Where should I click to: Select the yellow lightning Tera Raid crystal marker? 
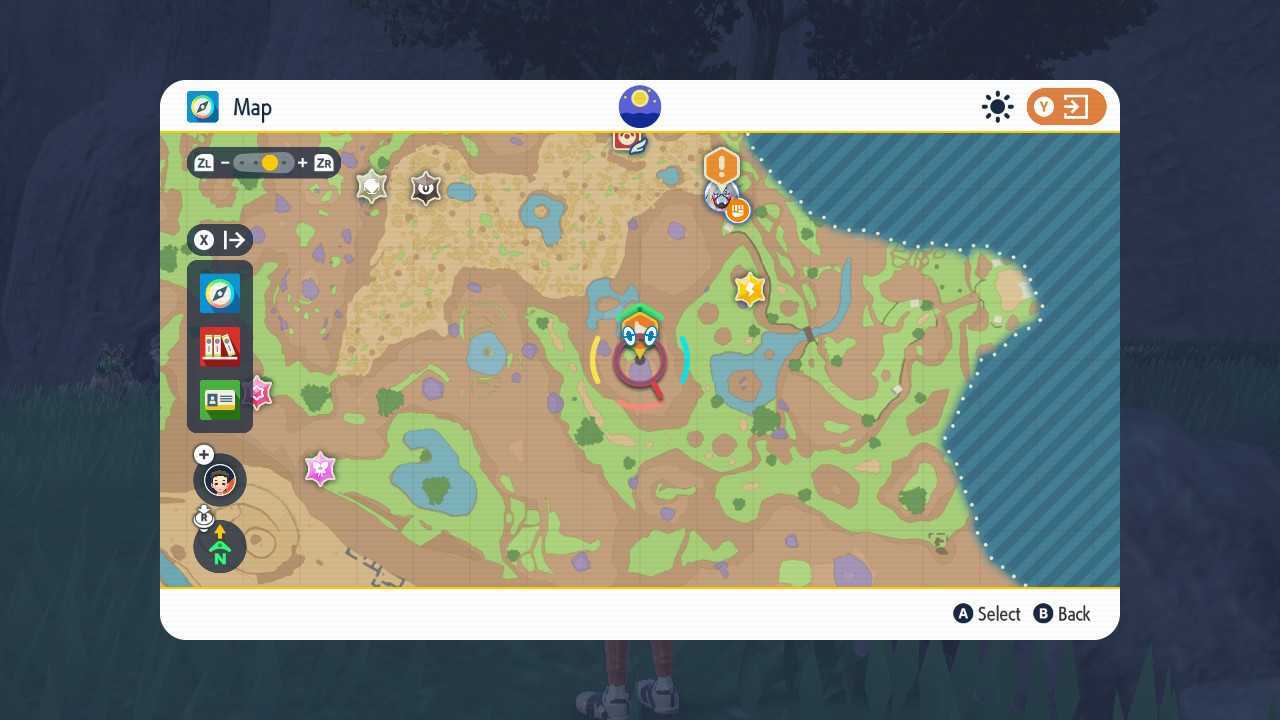749,289
